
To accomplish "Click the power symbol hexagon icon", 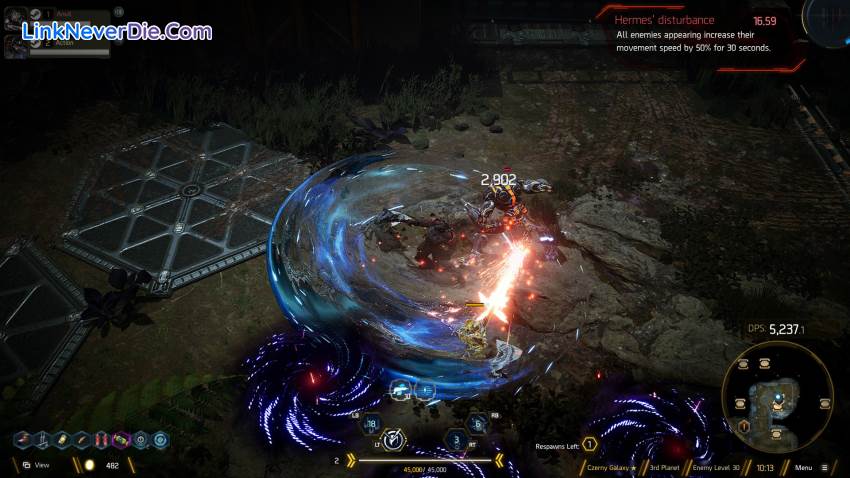I will click(141, 440).
